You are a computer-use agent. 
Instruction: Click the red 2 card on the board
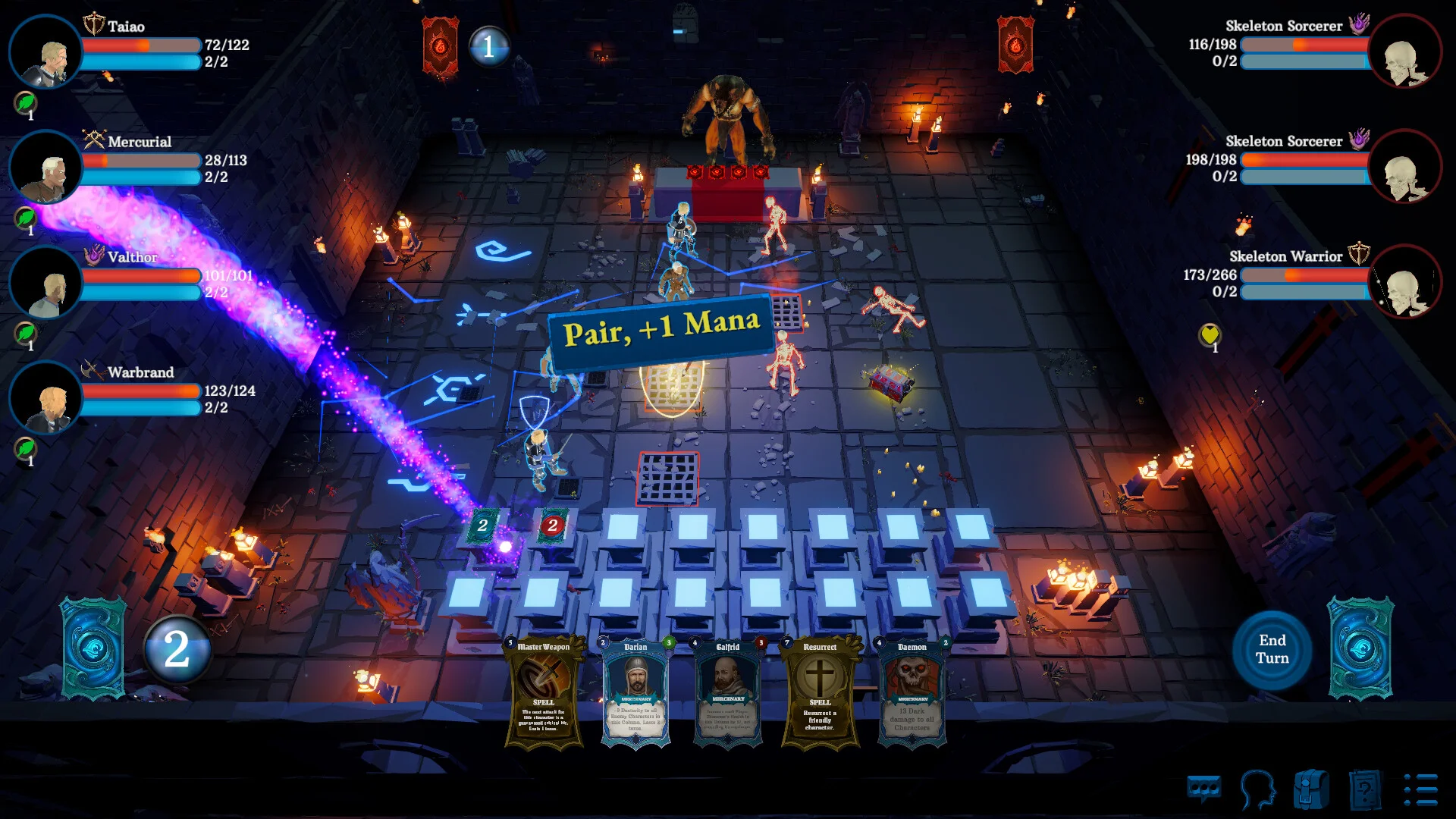coord(553,525)
